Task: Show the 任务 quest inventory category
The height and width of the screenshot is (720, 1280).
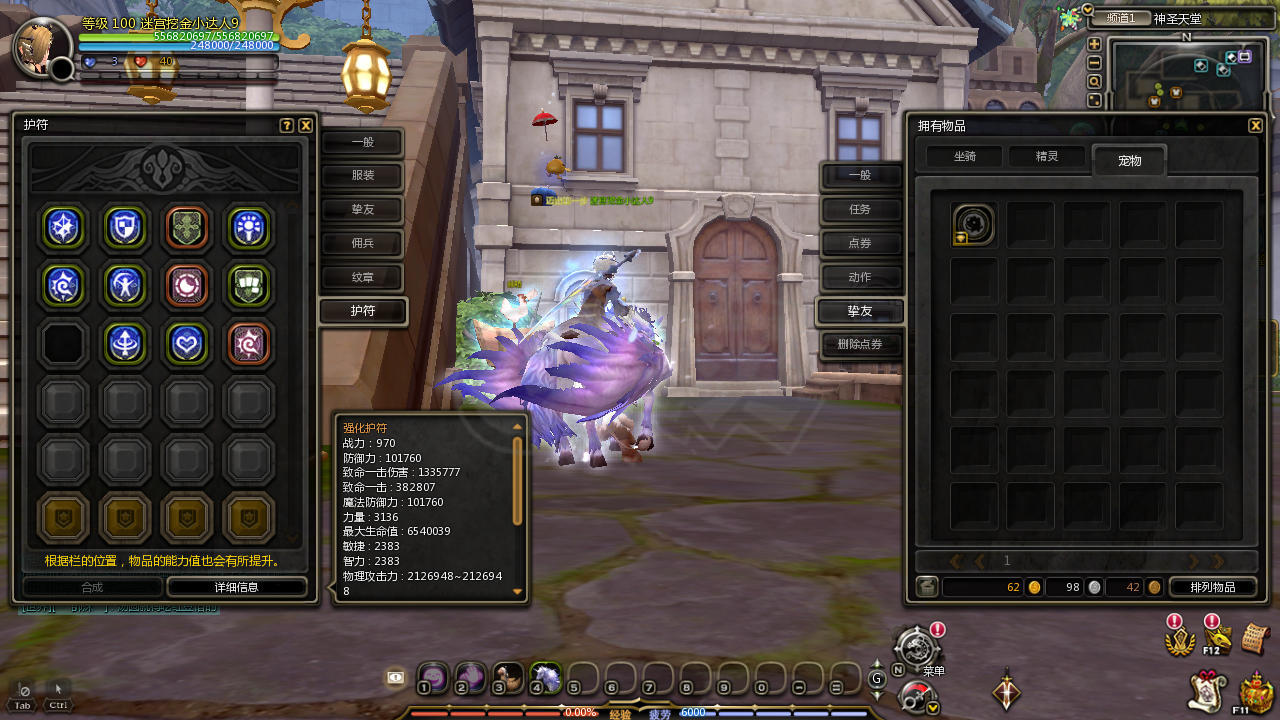Action: [x=860, y=210]
